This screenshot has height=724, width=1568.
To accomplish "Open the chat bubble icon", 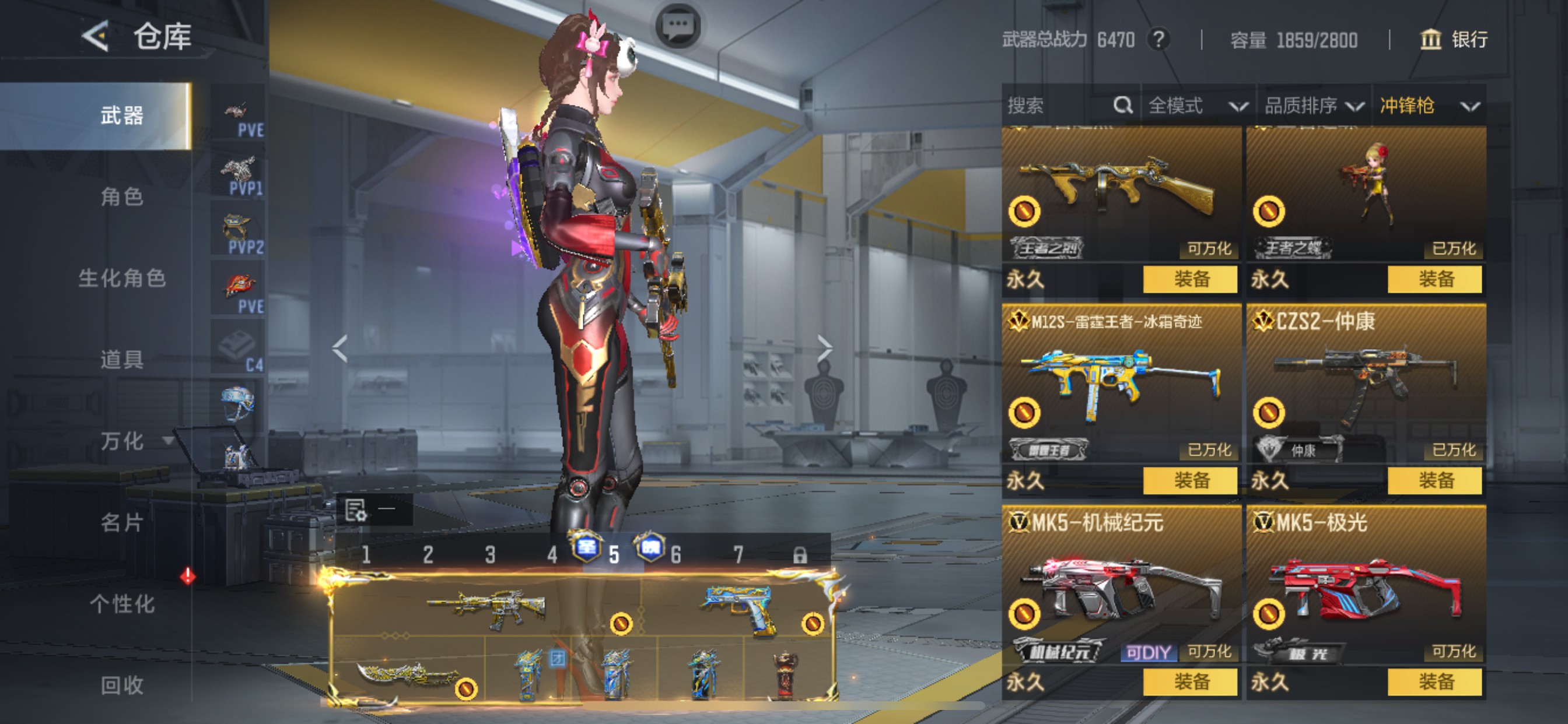I will click(x=677, y=26).
